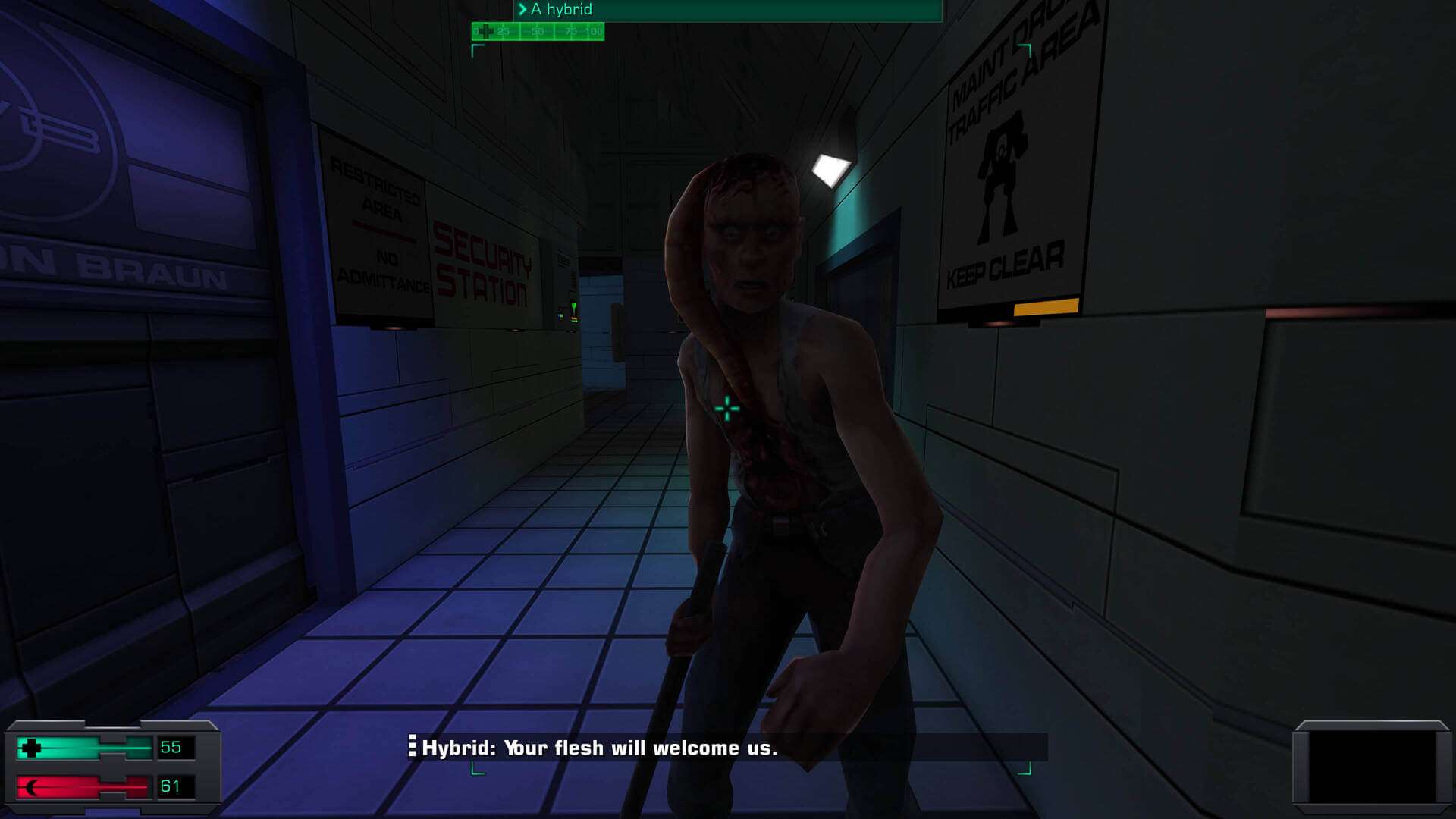The height and width of the screenshot is (819, 1456).
Task: Click the subtitle speaker icon before 'Hybrid:'
Action: (413, 746)
